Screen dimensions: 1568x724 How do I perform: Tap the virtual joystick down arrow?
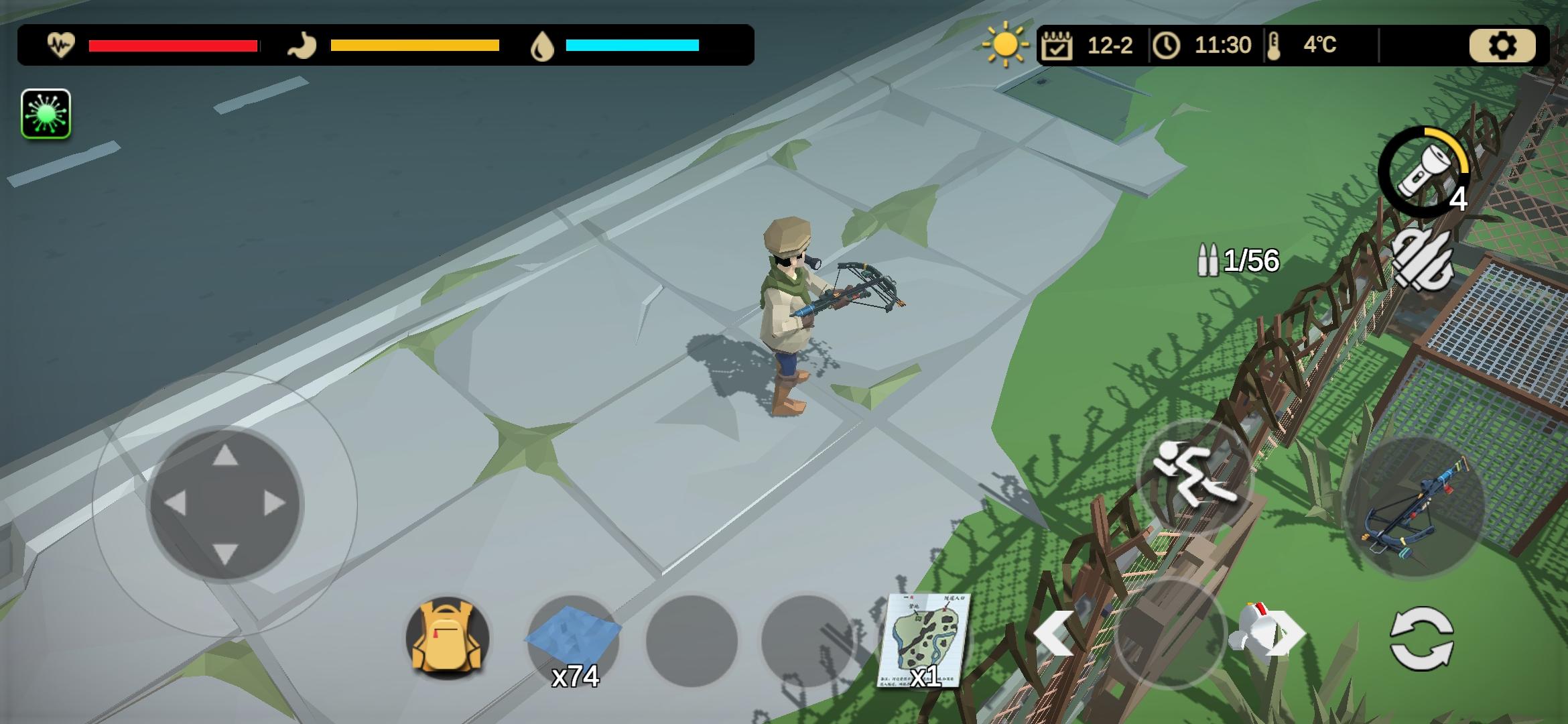[225, 554]
